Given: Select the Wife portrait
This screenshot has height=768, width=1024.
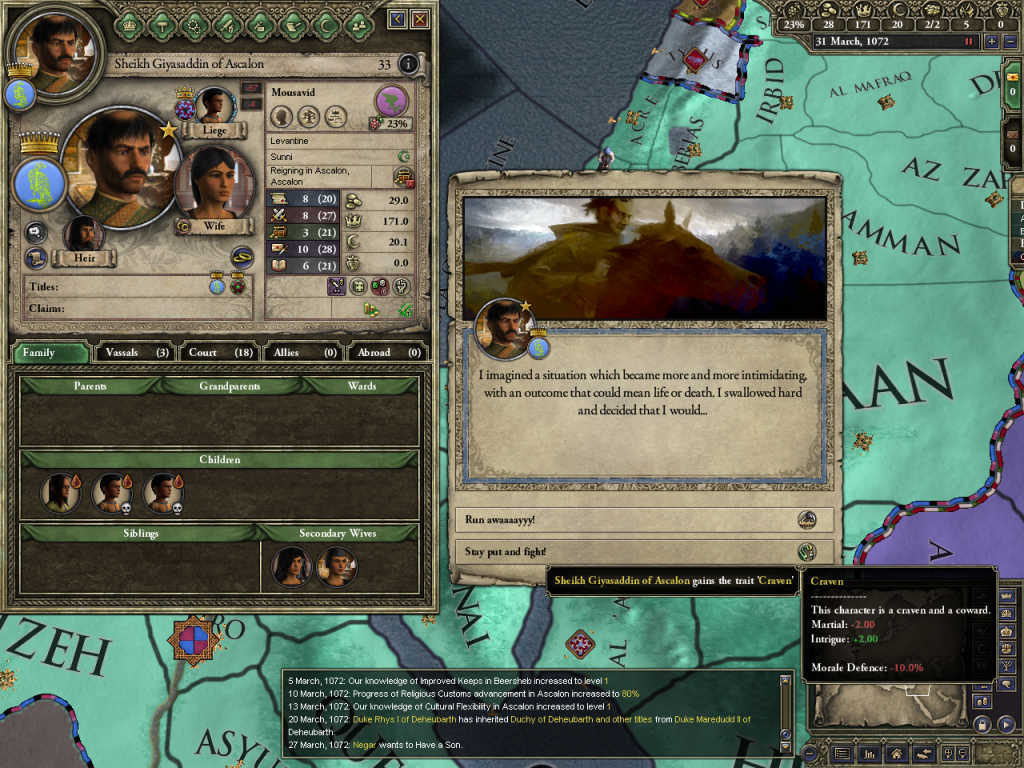Looking at the screenshot, I should 212,184.
